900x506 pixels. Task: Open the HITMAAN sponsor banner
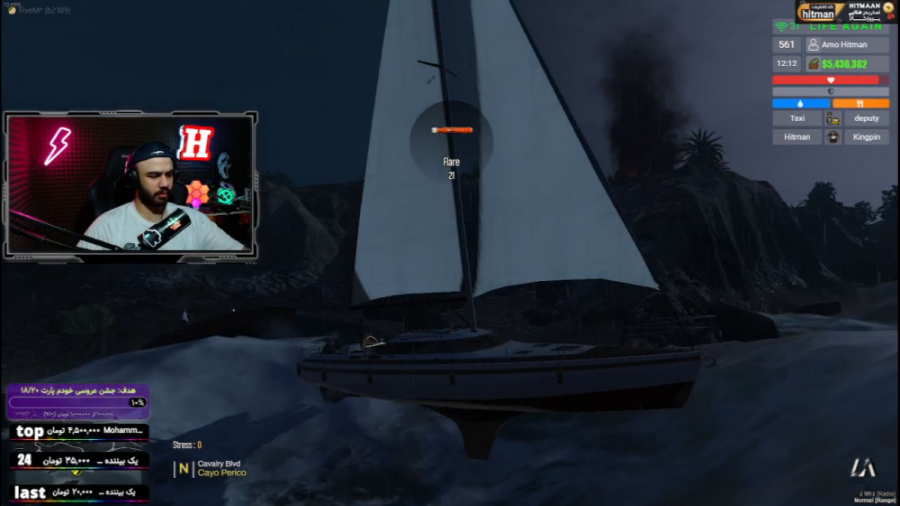click(846, 12)
